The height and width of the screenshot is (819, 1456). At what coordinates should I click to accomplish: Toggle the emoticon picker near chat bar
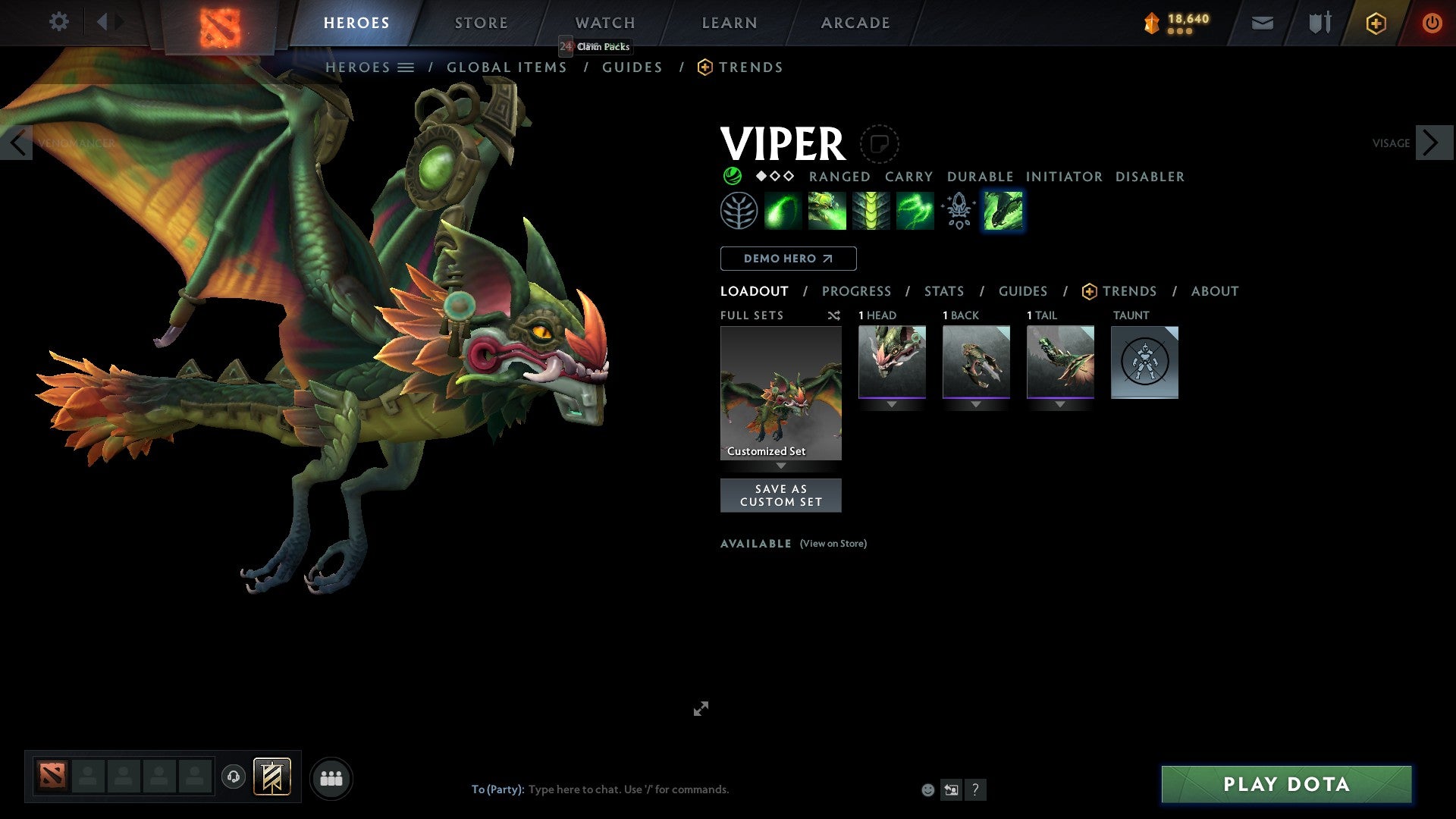[927, 789]
